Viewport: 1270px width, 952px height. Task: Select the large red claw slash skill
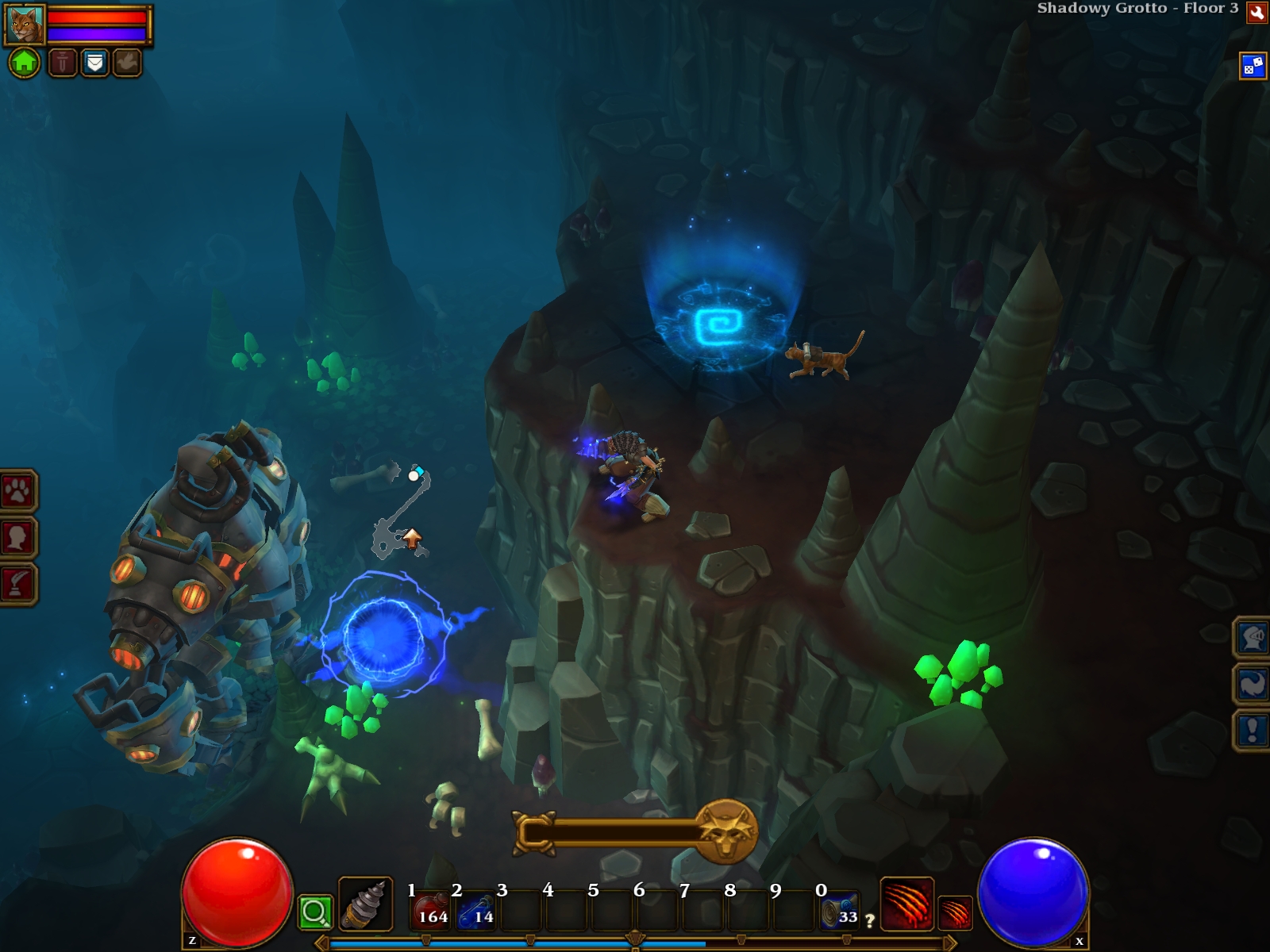906,904
